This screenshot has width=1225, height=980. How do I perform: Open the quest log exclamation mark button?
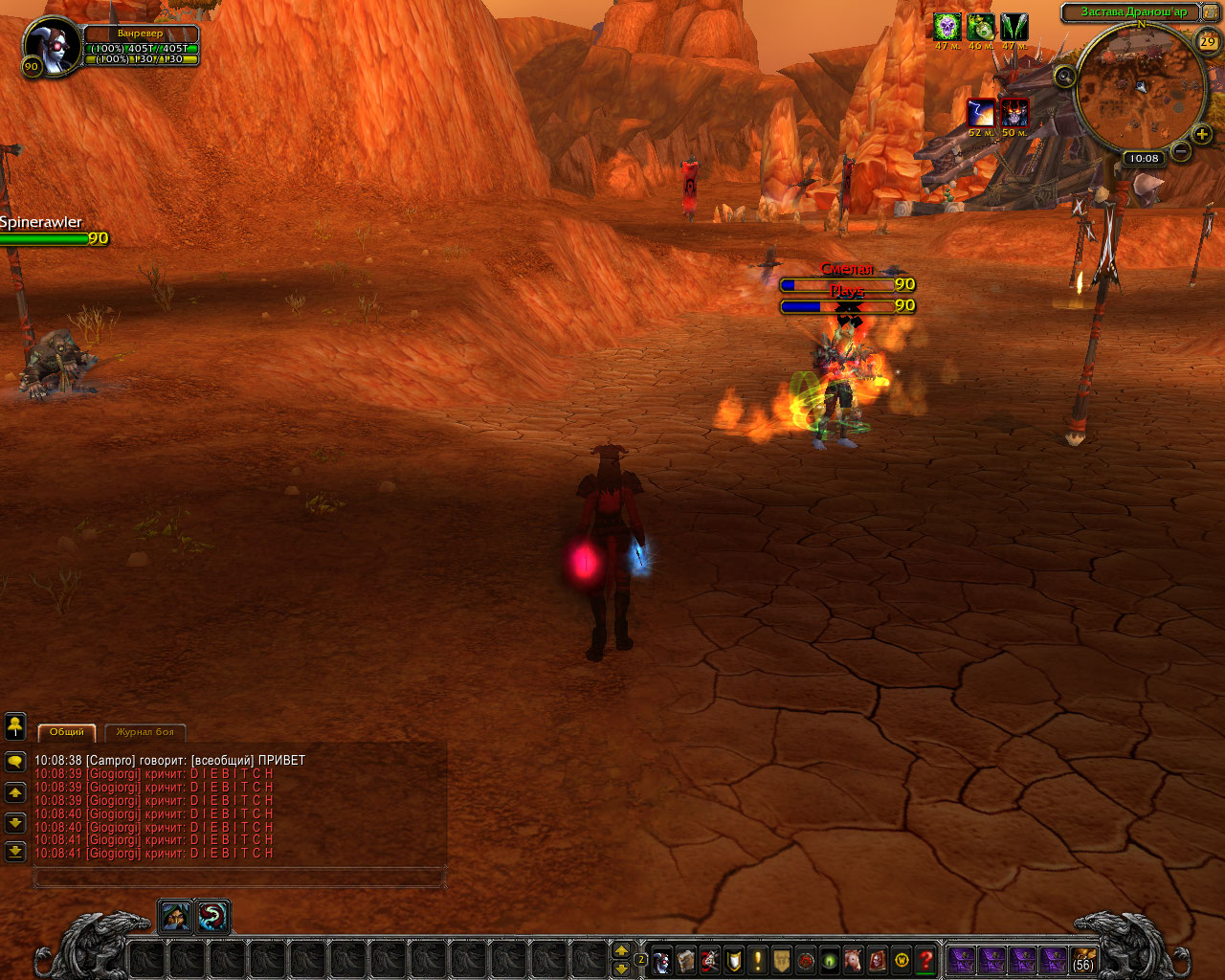(x=758, y=959)
